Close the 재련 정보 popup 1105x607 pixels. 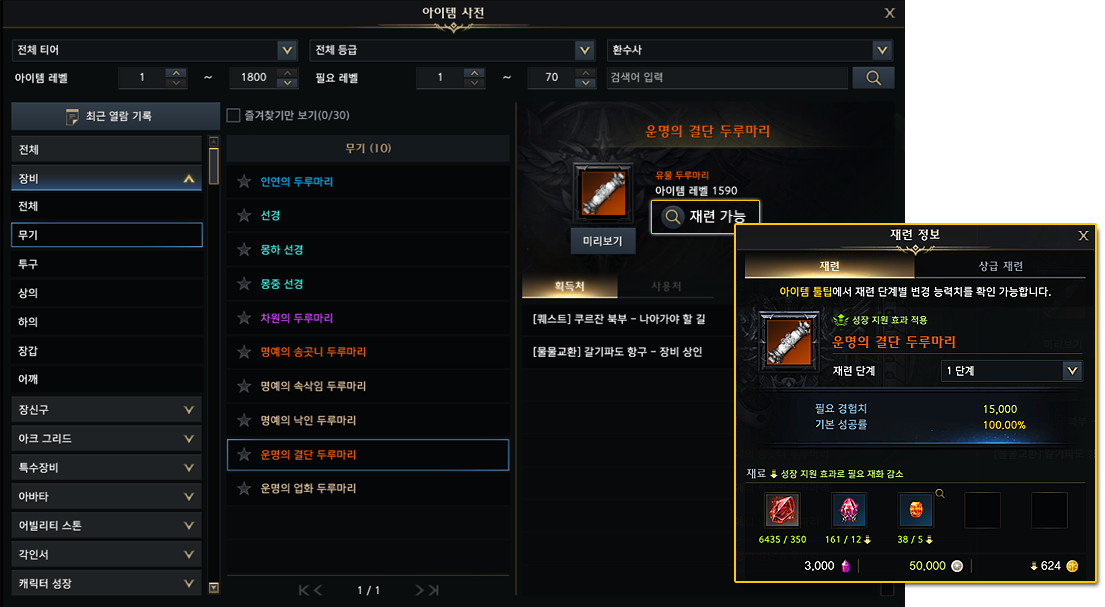point(1083,236)
